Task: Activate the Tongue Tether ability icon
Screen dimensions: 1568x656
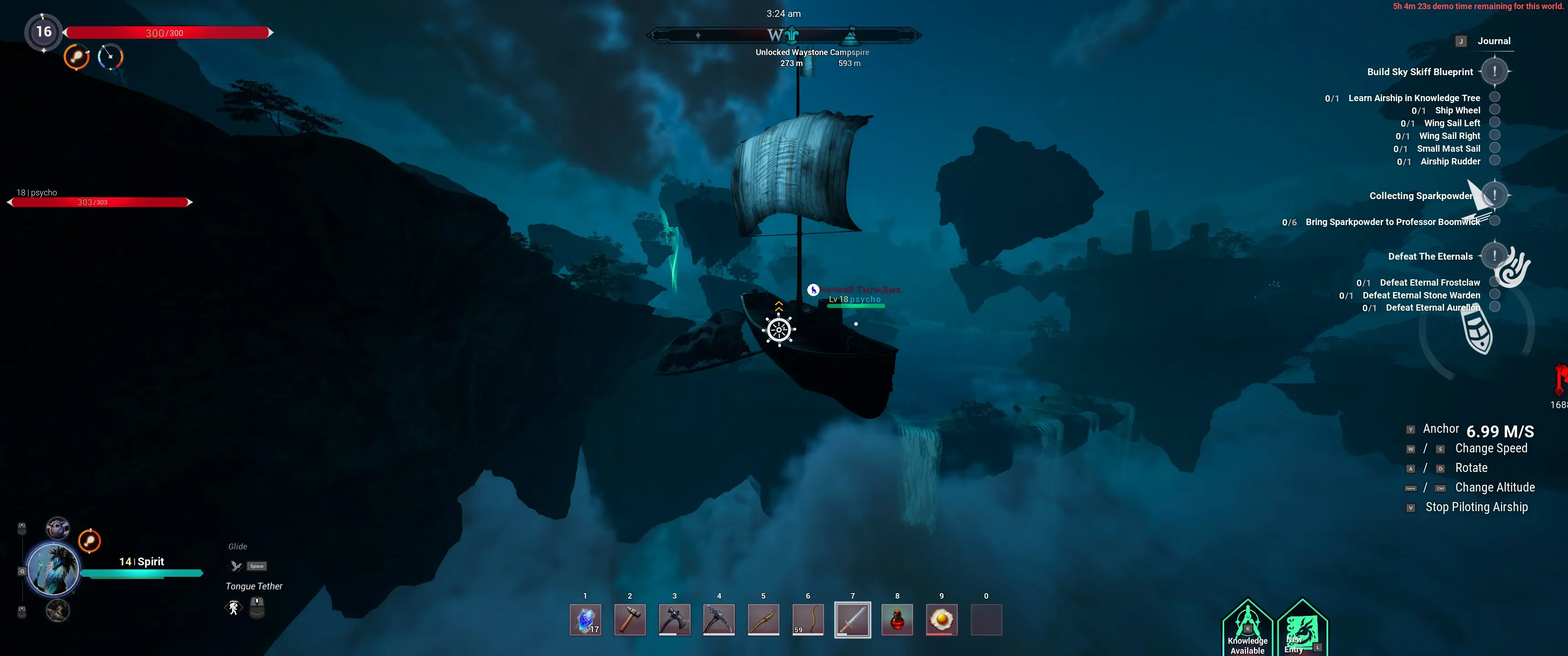Action: (x=234, y=607)
